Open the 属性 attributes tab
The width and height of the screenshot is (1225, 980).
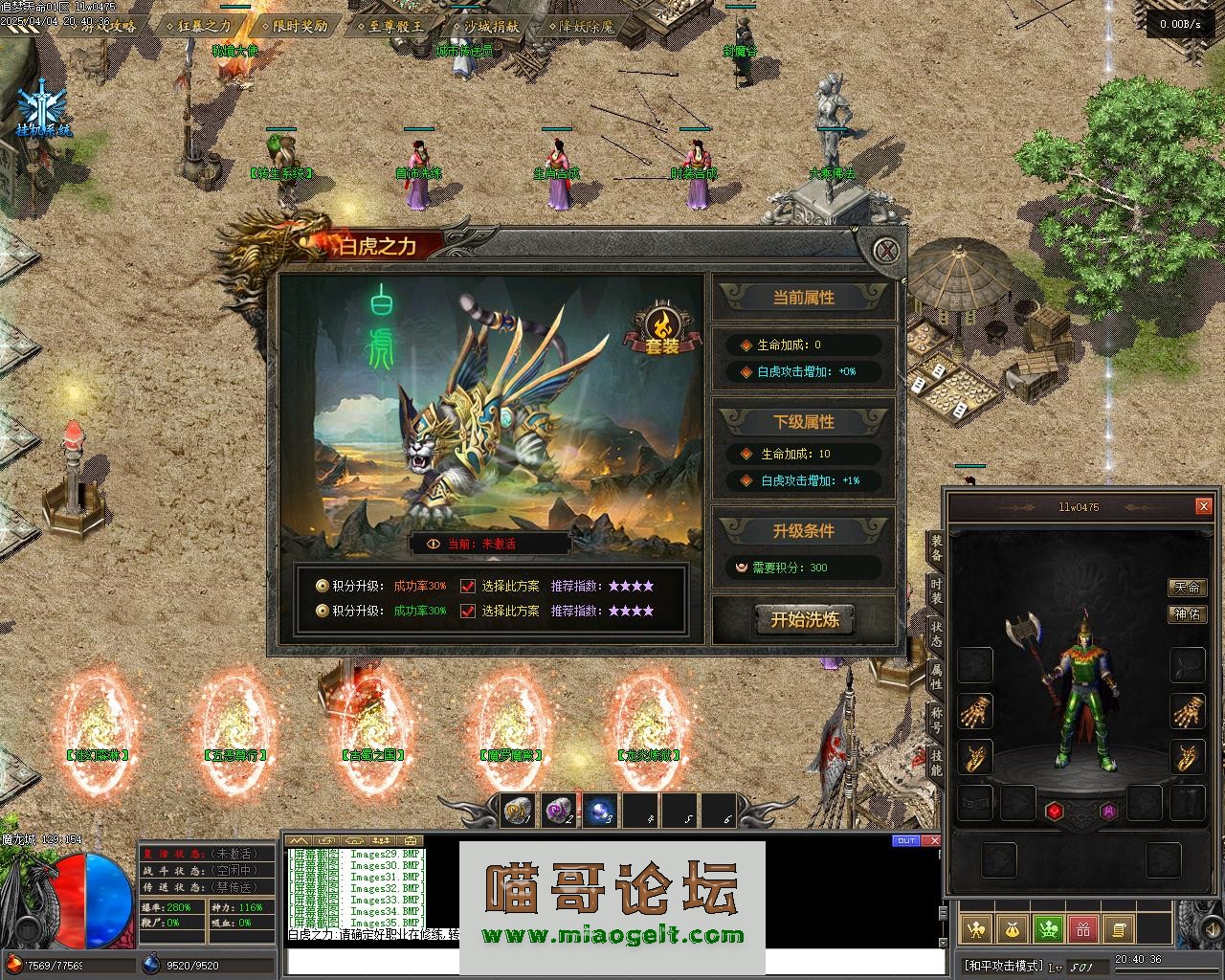[935, 677]
